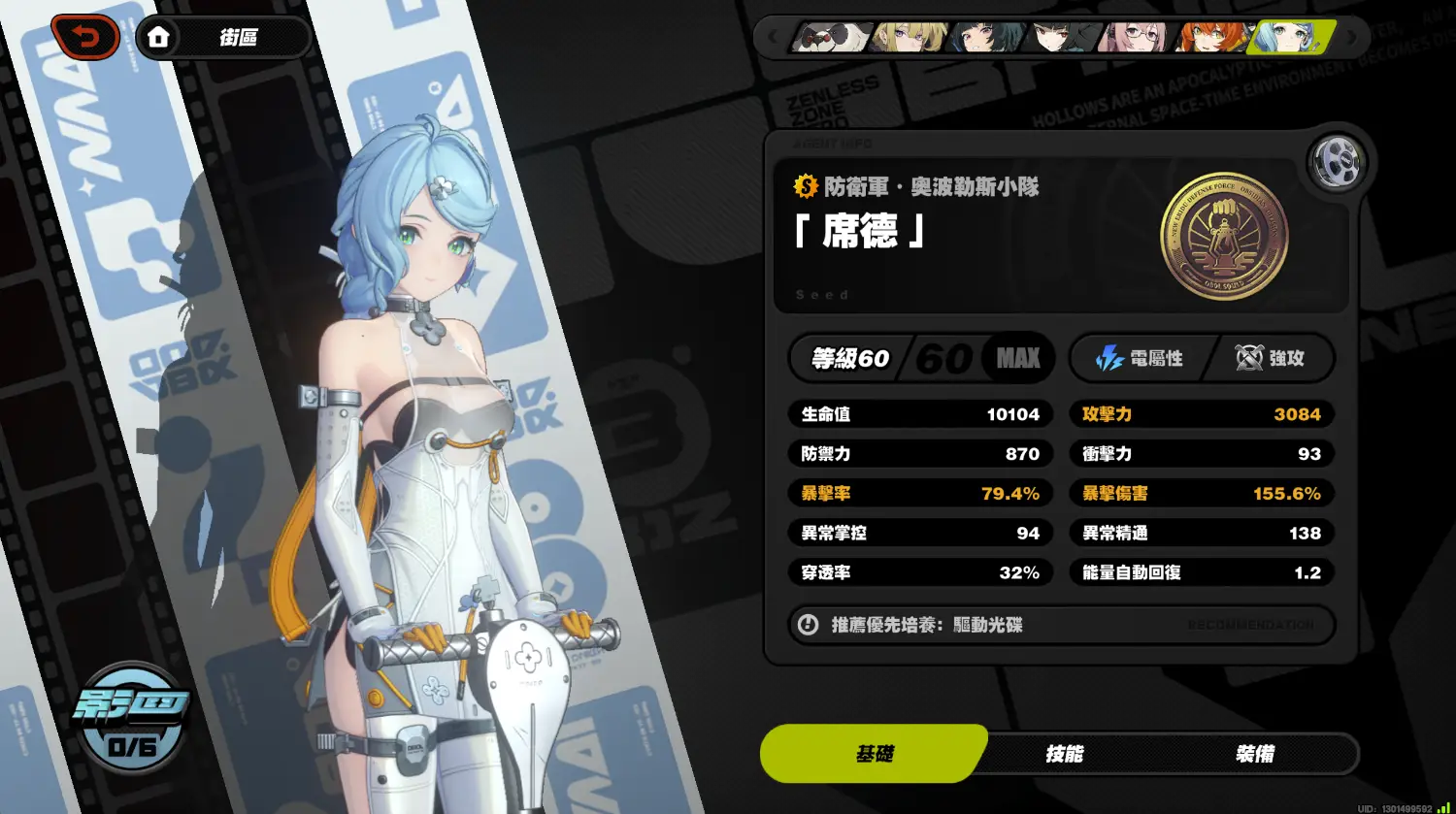This screenshot has height=814, width=1456.
Task: Select the highlighted blue-haired agent portrait
Action: pos(1291,38)
